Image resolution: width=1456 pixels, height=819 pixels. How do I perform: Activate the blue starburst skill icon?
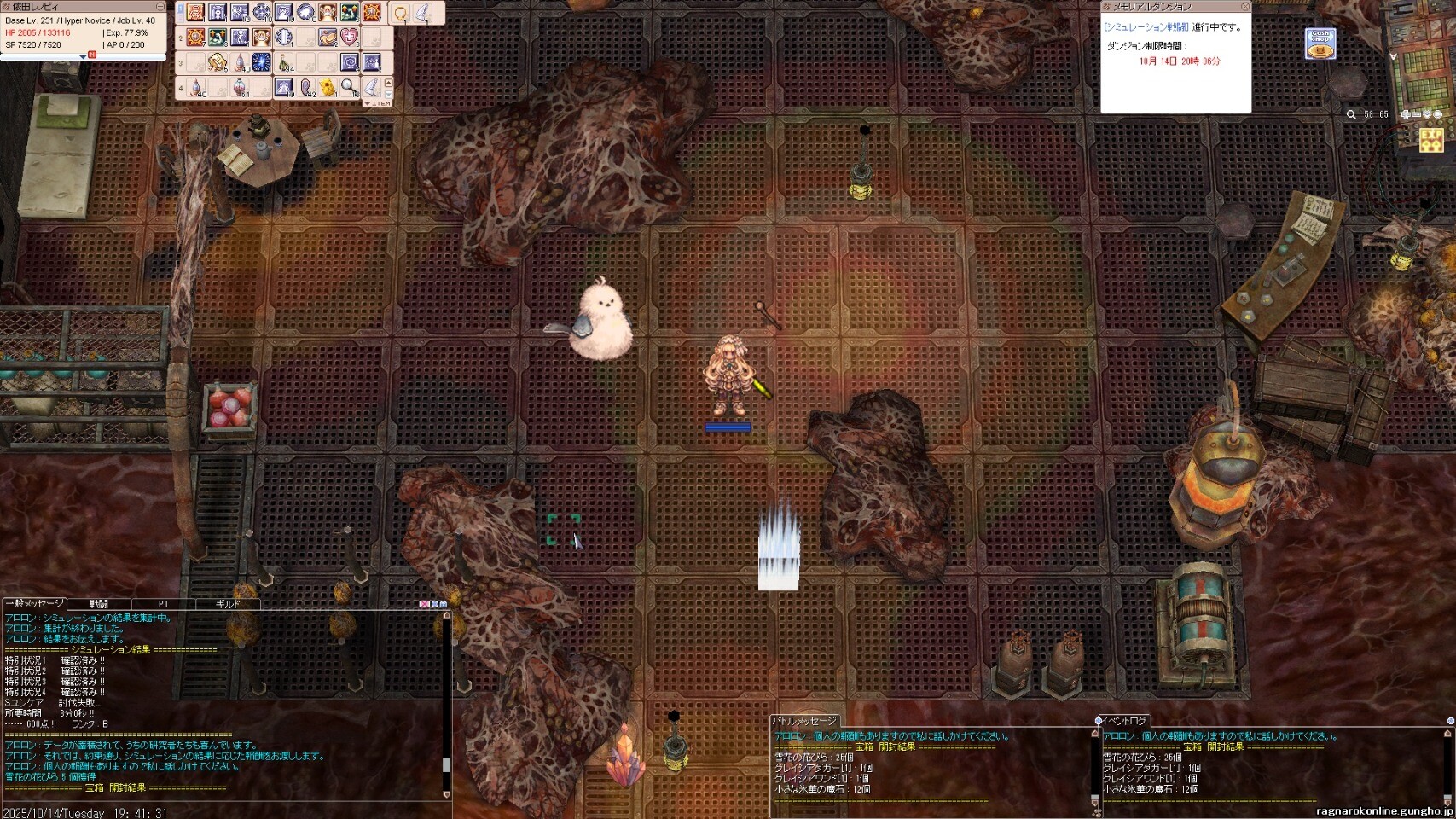(x=262, y=62)
